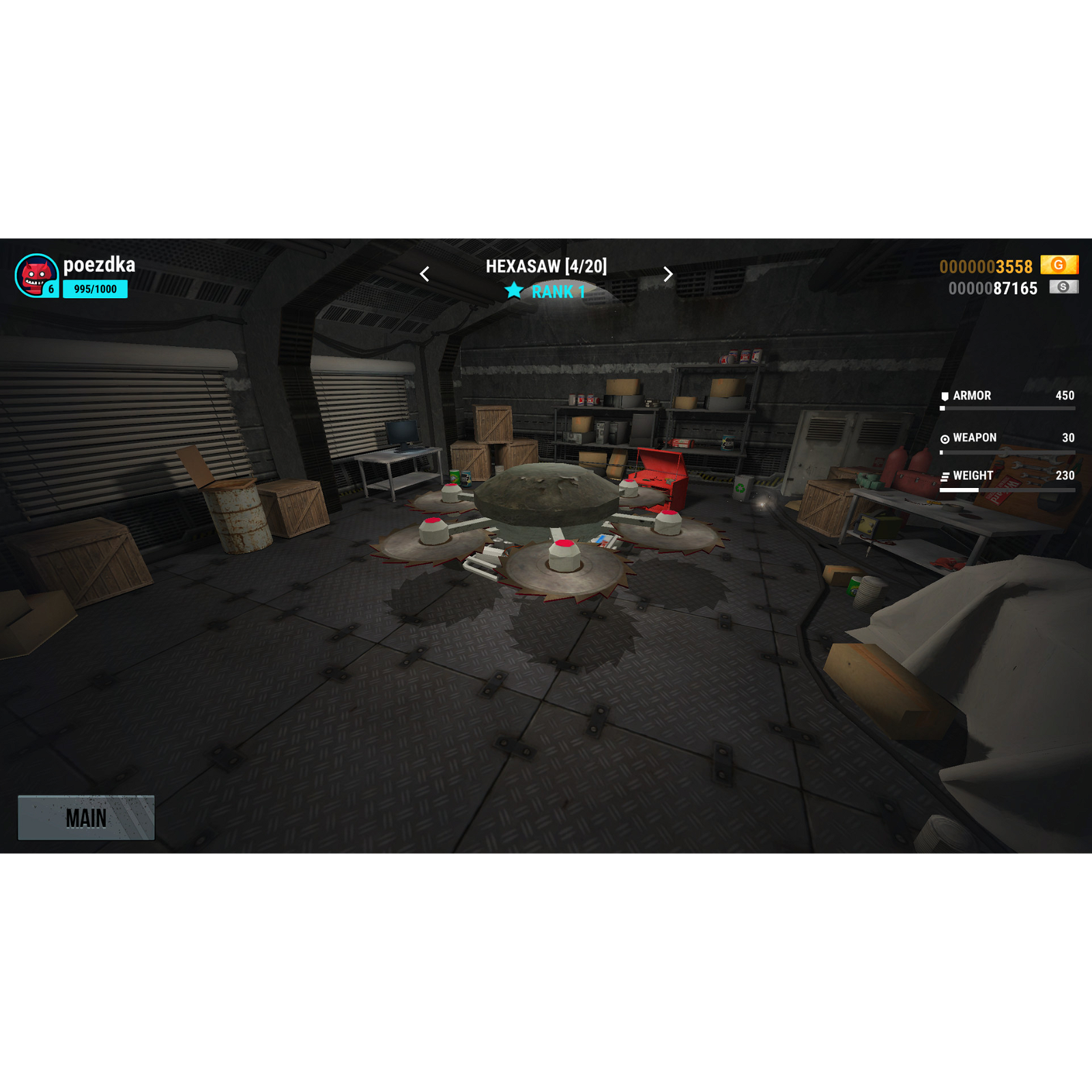Select the silver "S" currency icon
Viewport: 1092px width, 1092px height.
pyautogui.click(x=1064, y=289)
